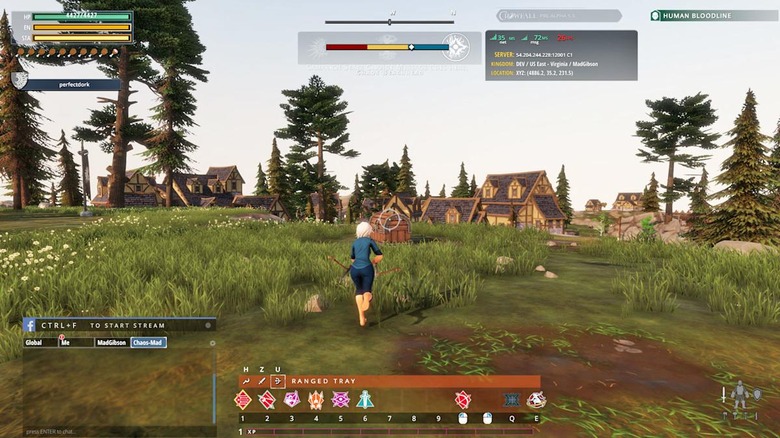
Task: Open chat settings gear icon
Action: [x=212, y=342]
